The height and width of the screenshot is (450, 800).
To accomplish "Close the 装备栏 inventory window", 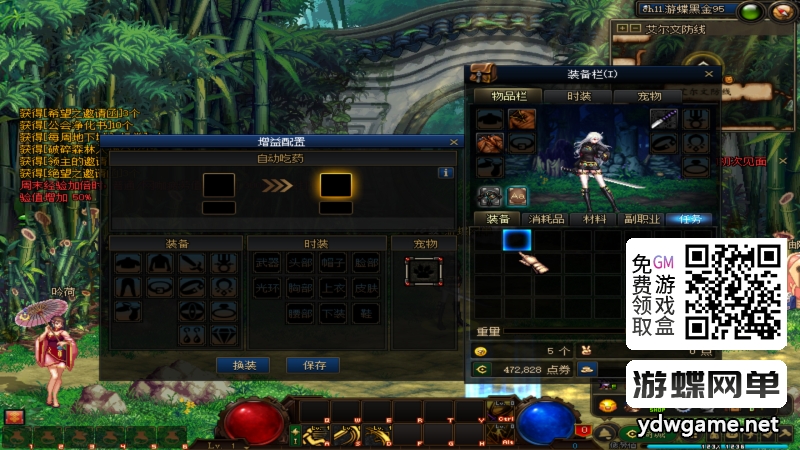I will coord(709,74).
